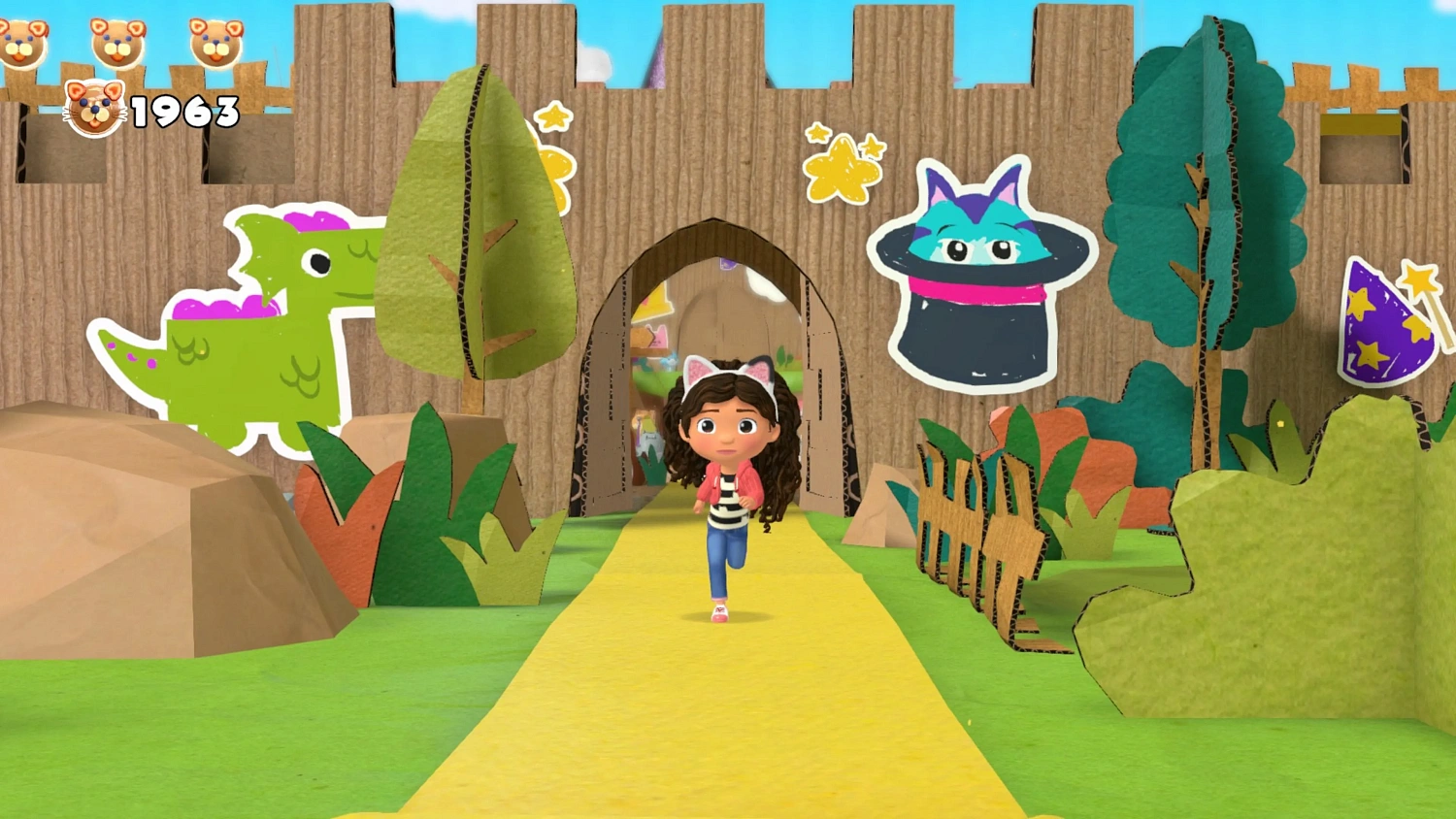Select the score counter showing 1963
This screenshot has width=1456, height=819.
pos(186,111)
